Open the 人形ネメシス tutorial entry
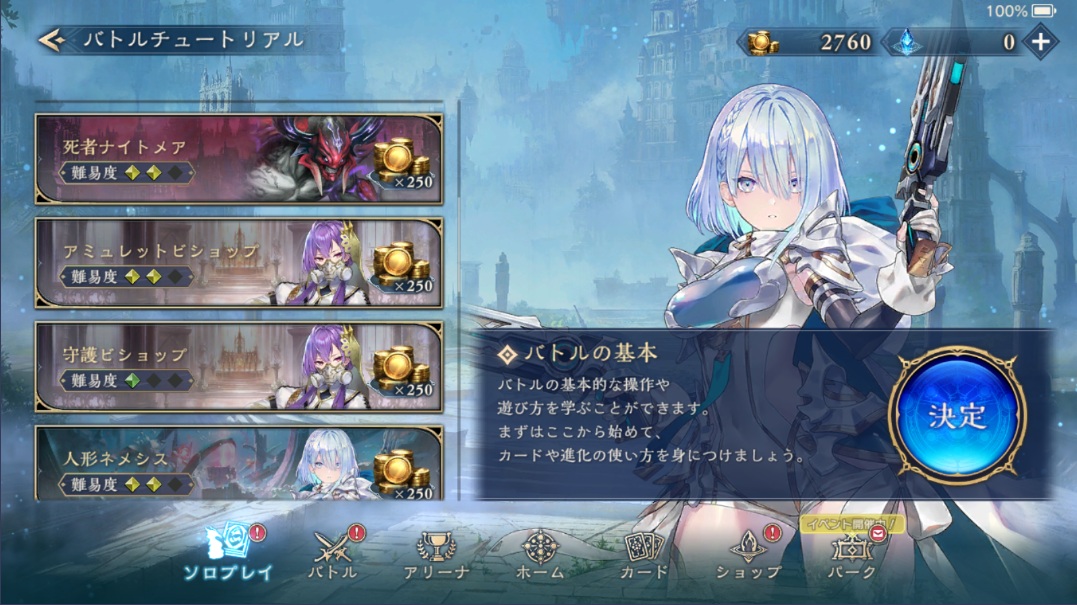Screen dimensions: 1077x605 (238, 464)
